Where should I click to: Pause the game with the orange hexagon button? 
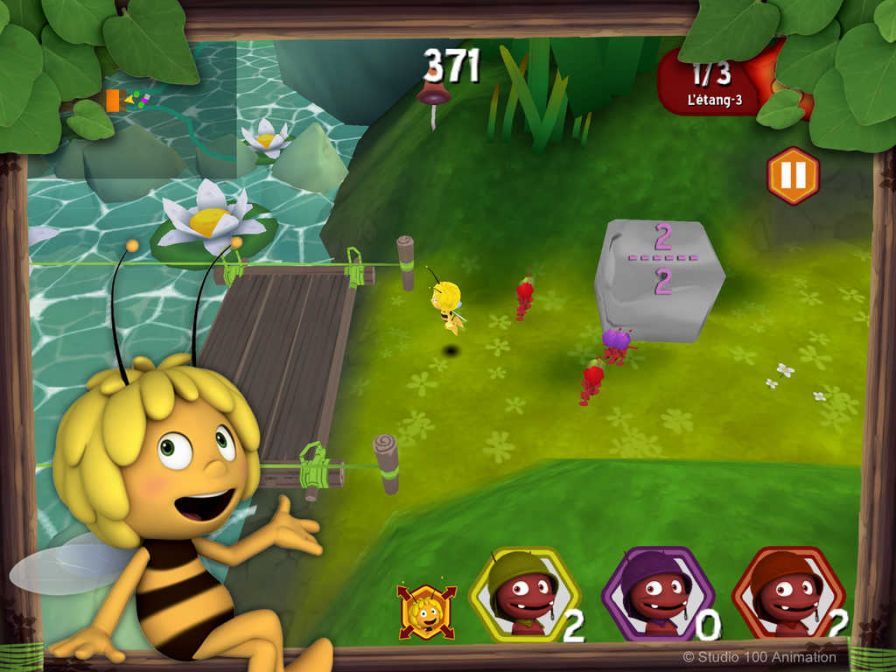tap(792, 175)
